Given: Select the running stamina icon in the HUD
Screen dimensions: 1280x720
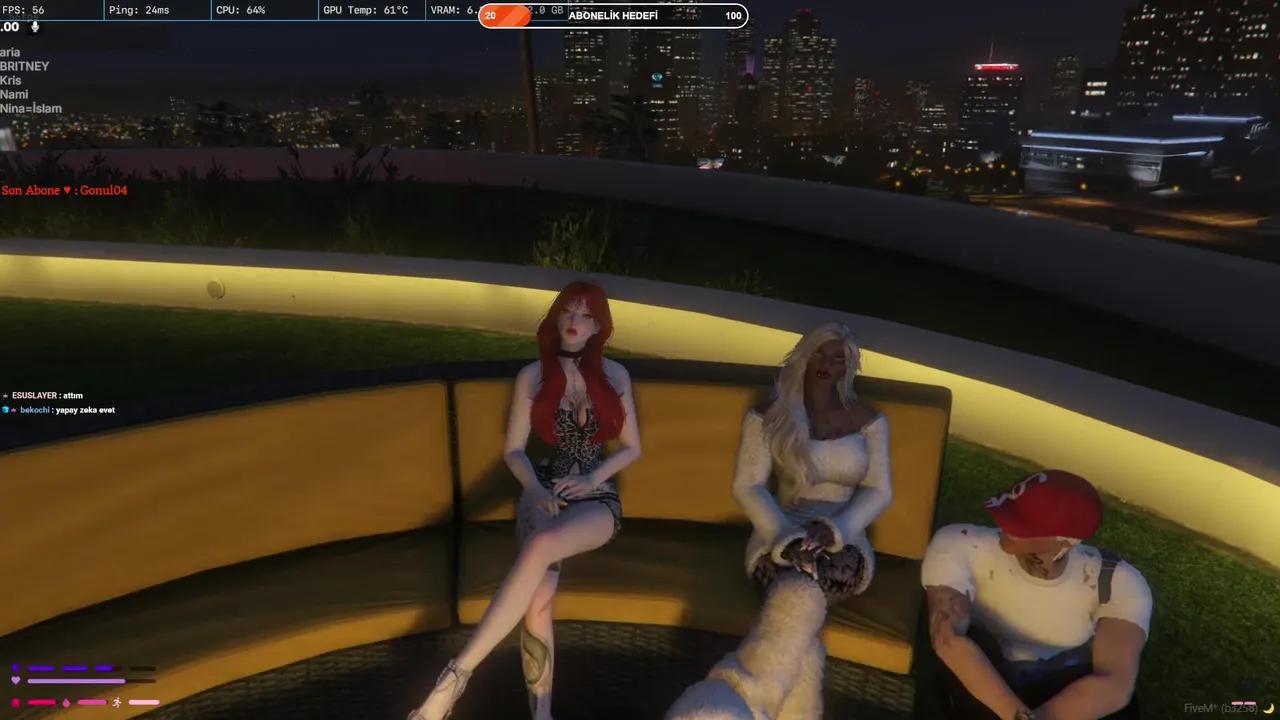Looking at the screenshot, I should click(x=117, y=703).
